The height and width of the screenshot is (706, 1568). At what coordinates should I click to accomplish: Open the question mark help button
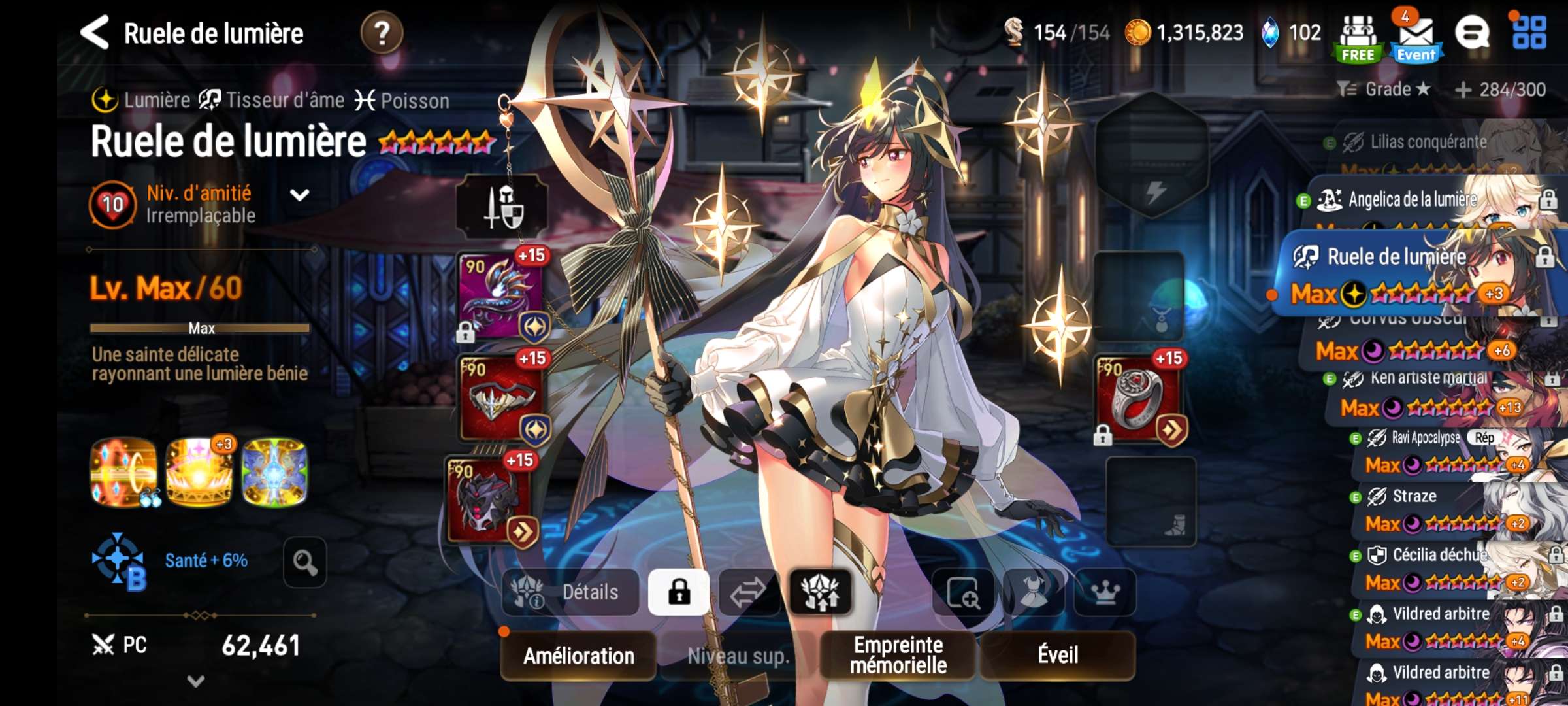click(382, 33)
